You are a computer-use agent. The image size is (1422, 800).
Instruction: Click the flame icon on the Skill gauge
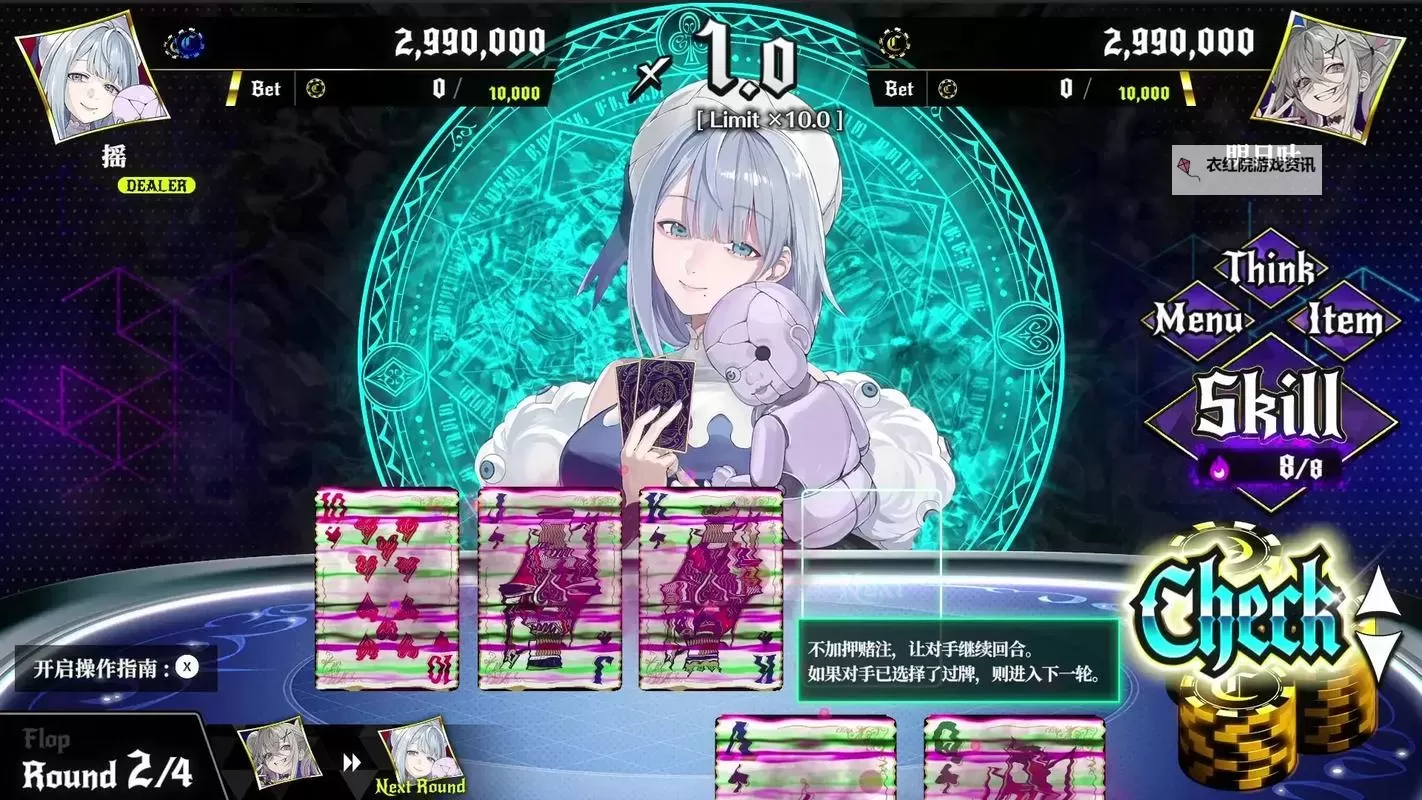(x=1219, y=468)
